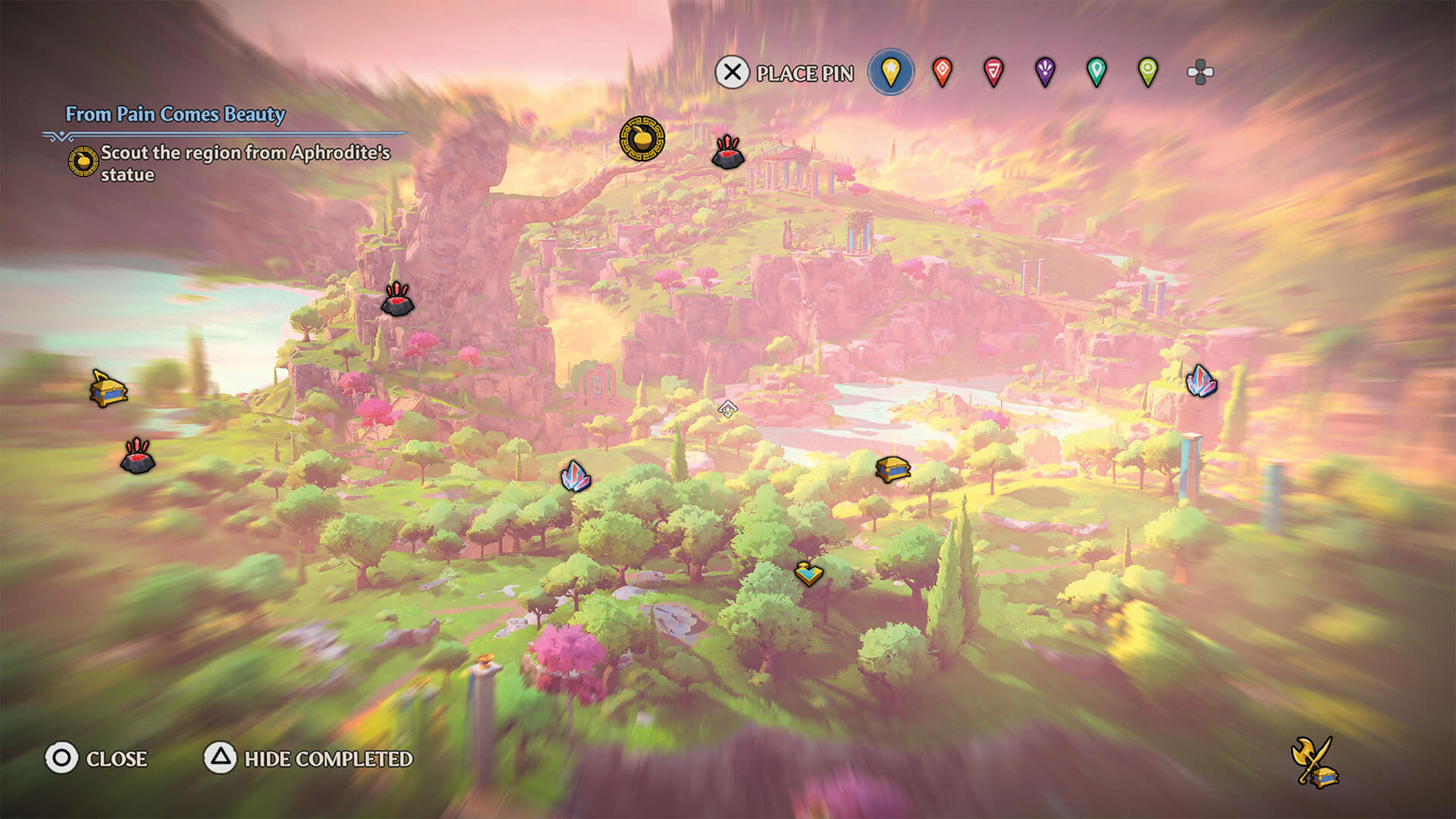Viewport: 1456px width, 819px height.
Task: Choose the orange-red map pin
Action: click(x=942, y=73)
